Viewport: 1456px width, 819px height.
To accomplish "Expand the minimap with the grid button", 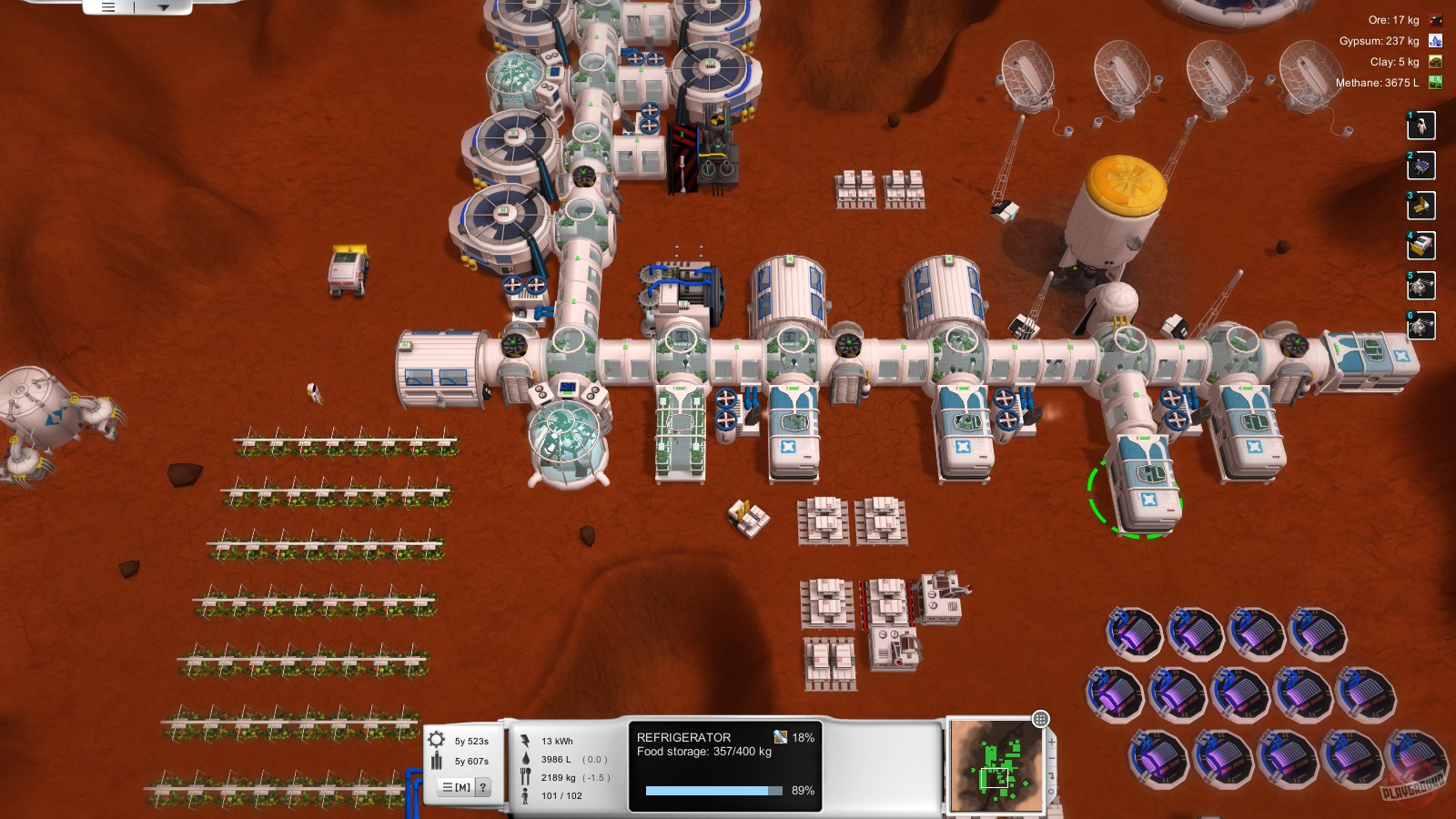I will [x=1041, y=720].
